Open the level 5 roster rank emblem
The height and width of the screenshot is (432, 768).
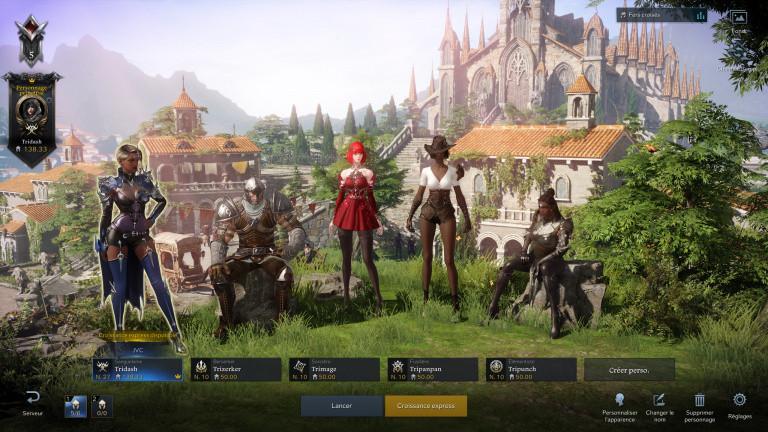pos(31,41)
